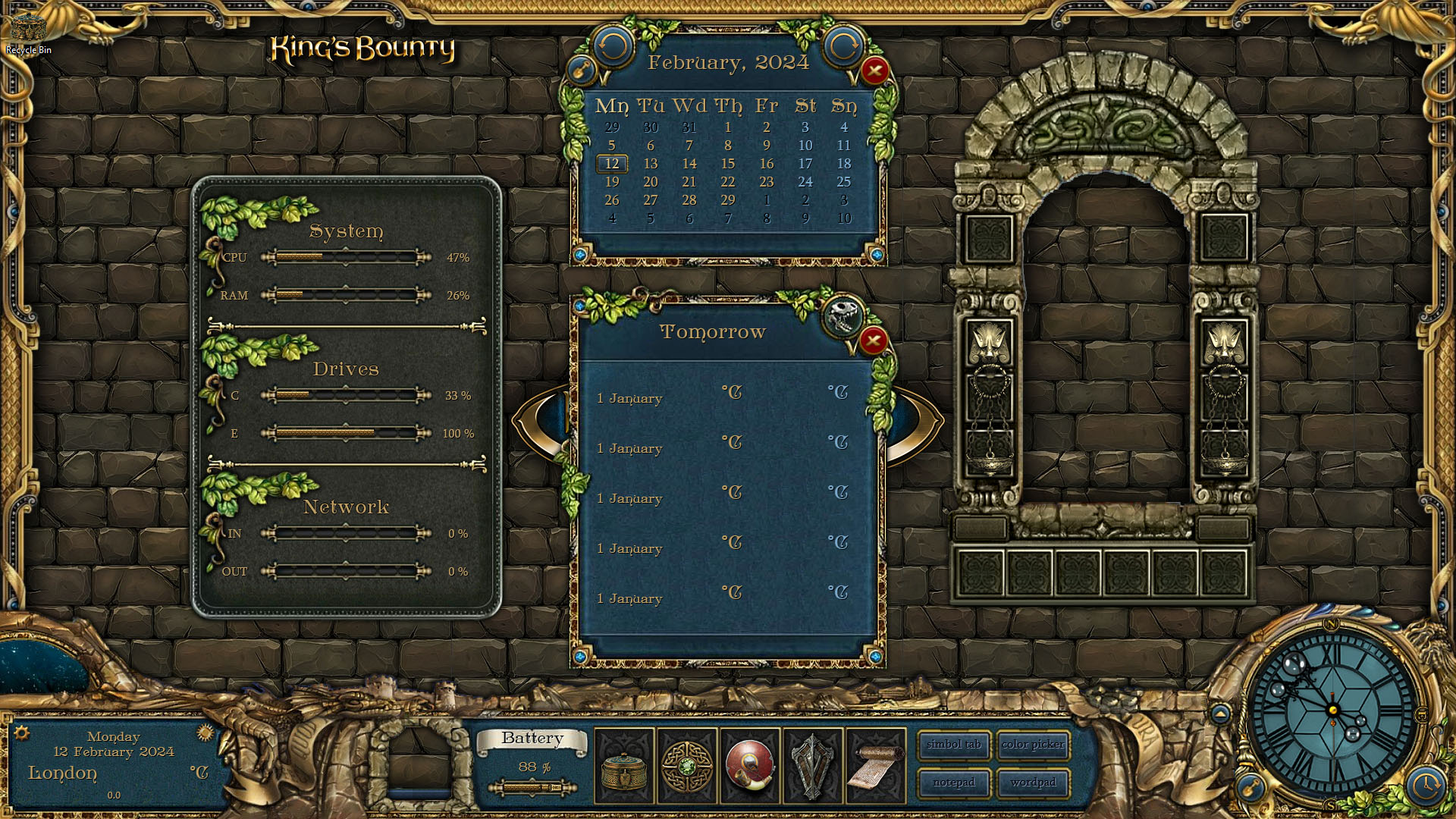Viewport: 1456px width, 819px height.
Task: Click the Celtic knot green gem icon
Action: click(687, 766)
